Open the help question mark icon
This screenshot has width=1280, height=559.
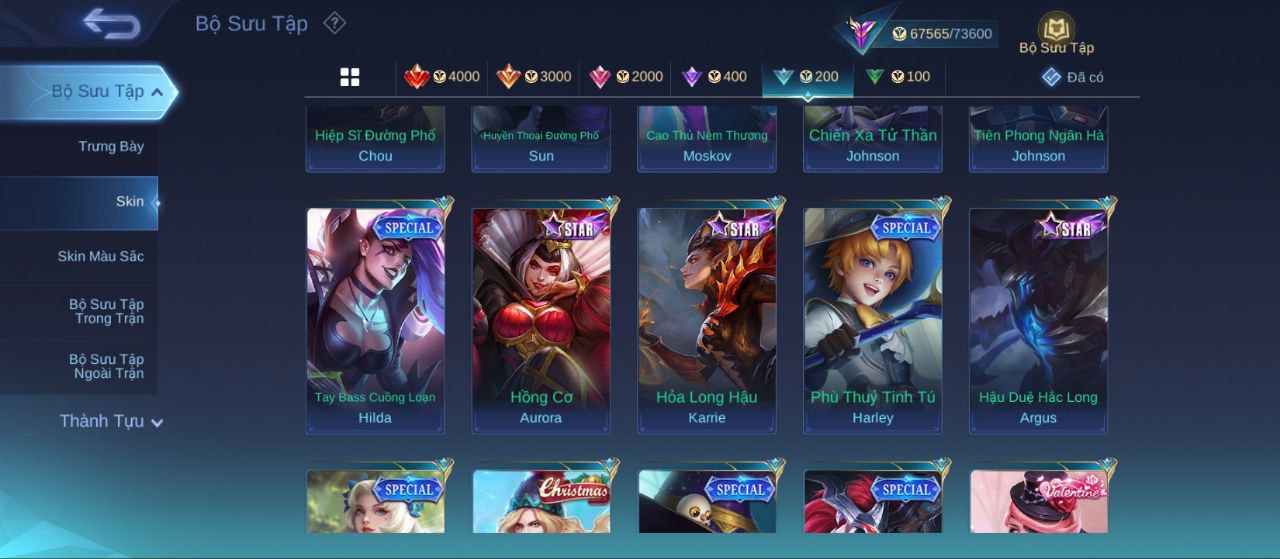pos(335,23)
